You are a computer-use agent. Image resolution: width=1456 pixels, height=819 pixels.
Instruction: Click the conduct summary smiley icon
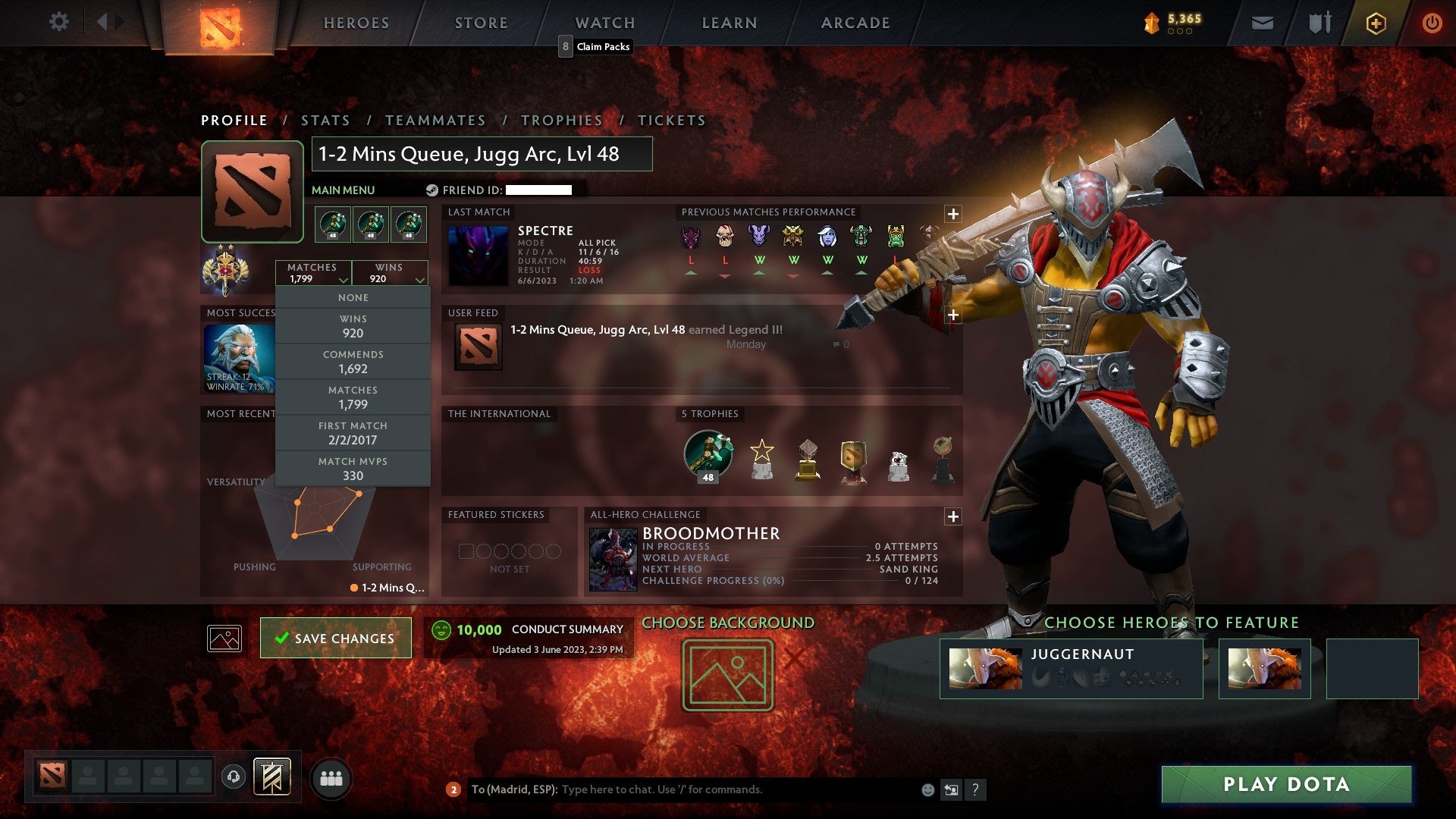(x=441, y=629)
